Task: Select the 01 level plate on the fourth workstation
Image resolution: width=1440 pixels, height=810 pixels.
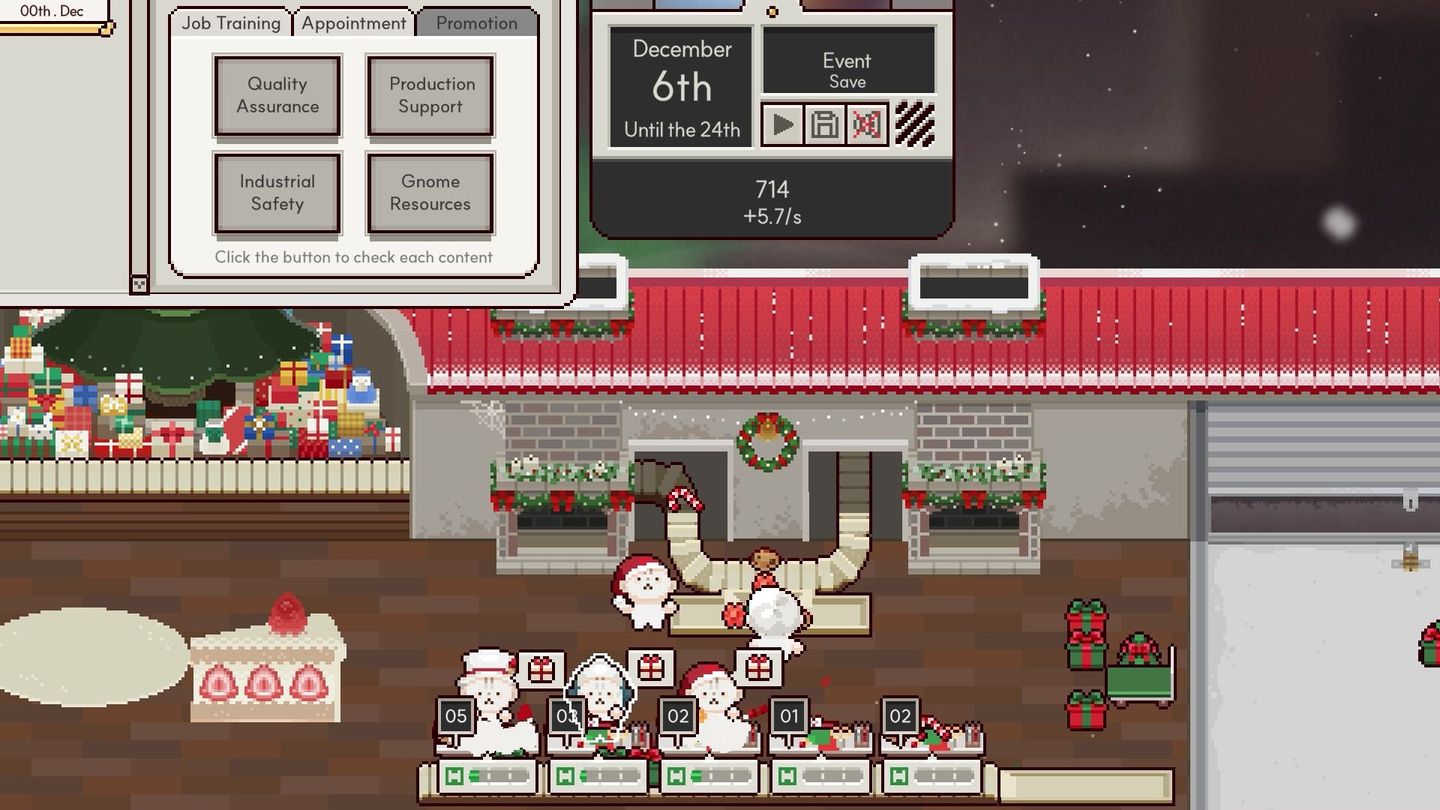Action: [788, 715]
